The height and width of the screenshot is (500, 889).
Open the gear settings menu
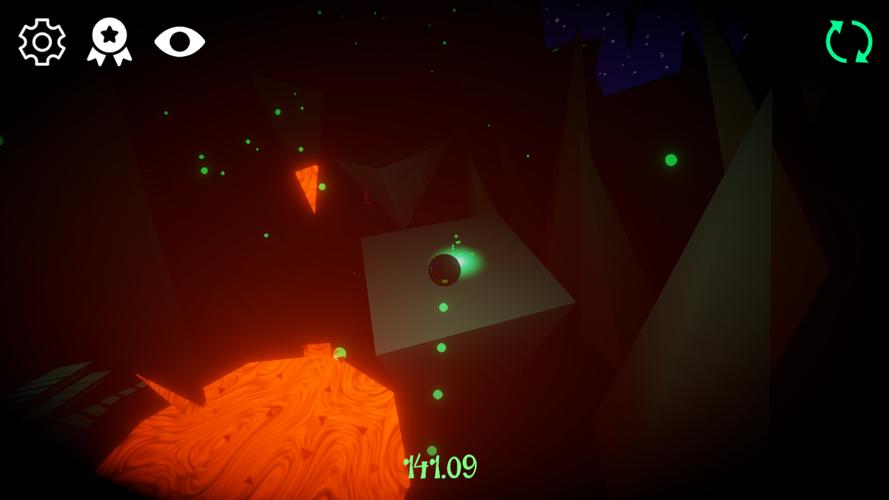coord(42,42)
